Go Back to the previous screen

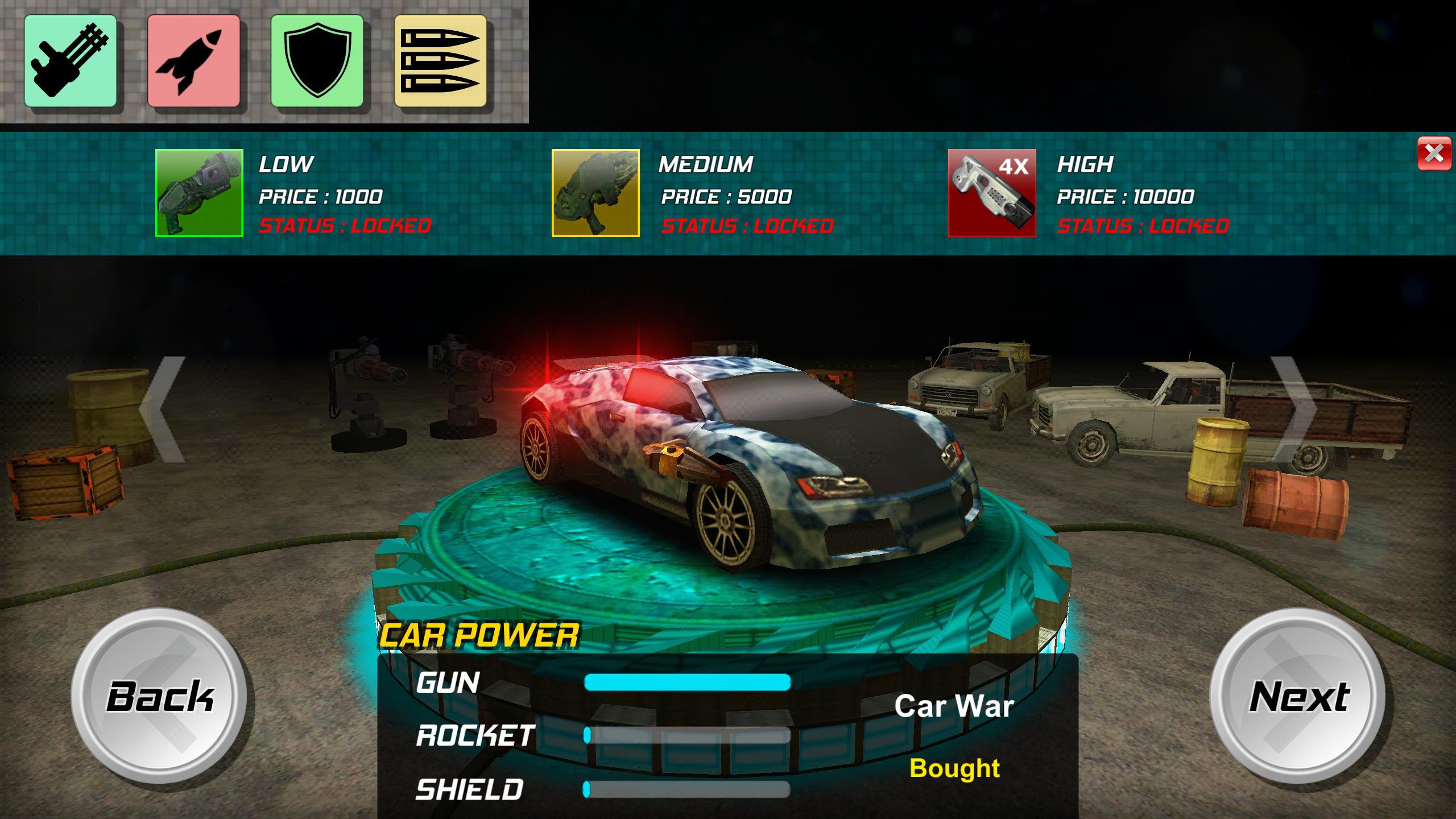160,696
